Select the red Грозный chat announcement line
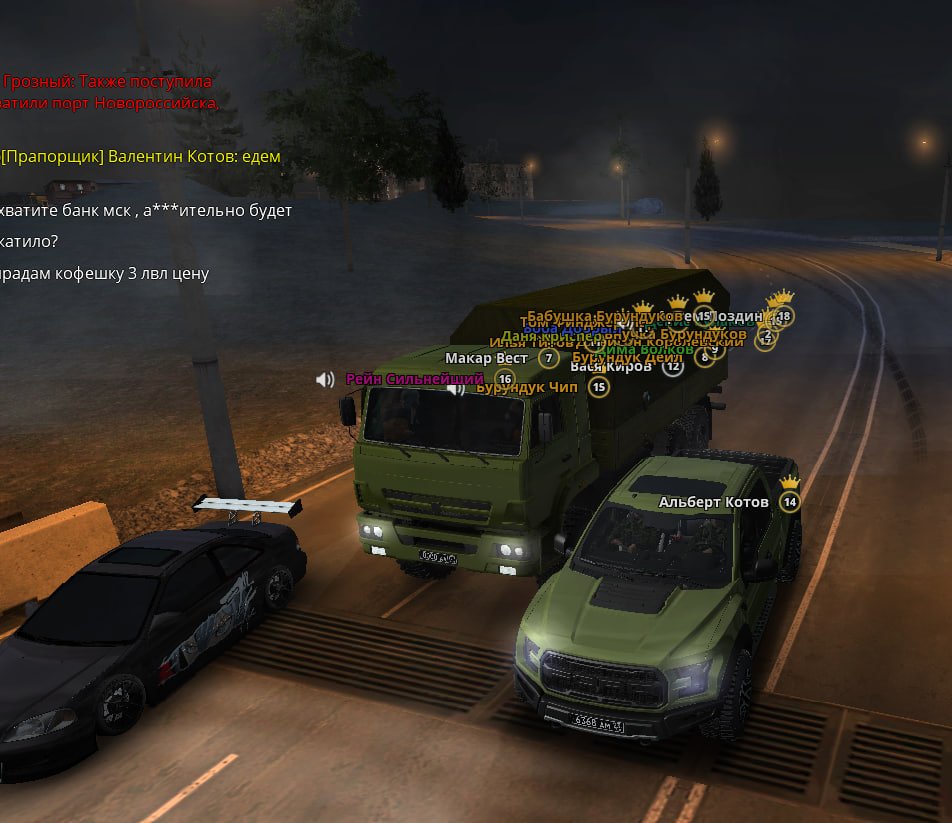Viewport: 952px width, 823px height. click(108, 81)
